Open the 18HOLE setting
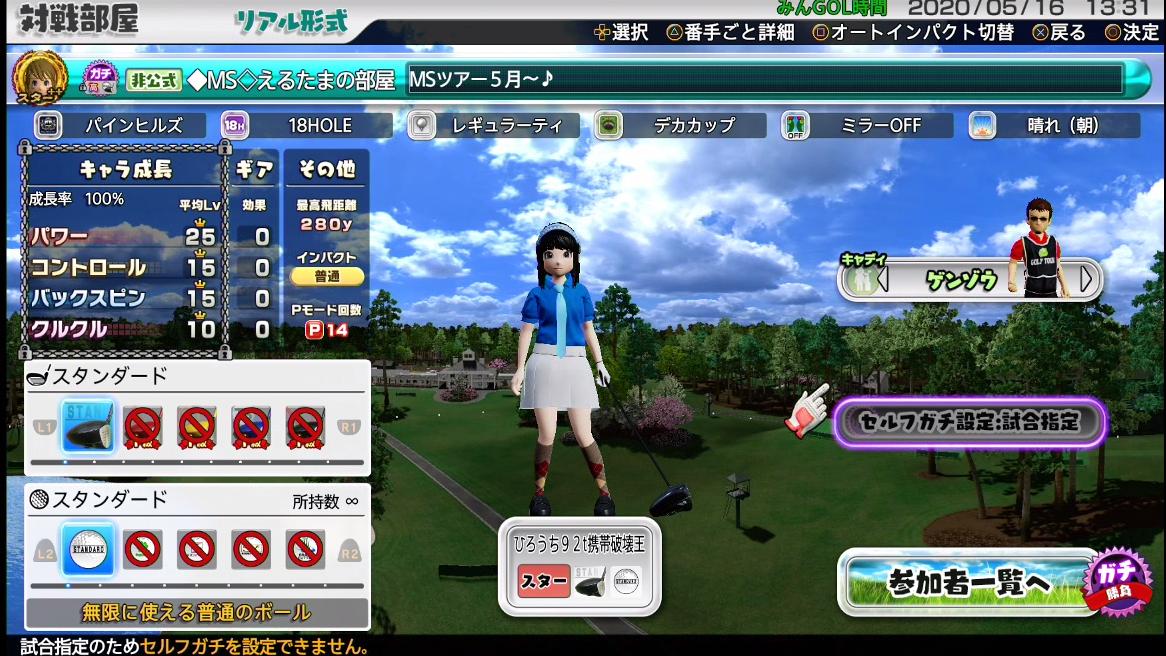Screen dimensions: 1166x656 pyautogui.click(x=306, y=126)
